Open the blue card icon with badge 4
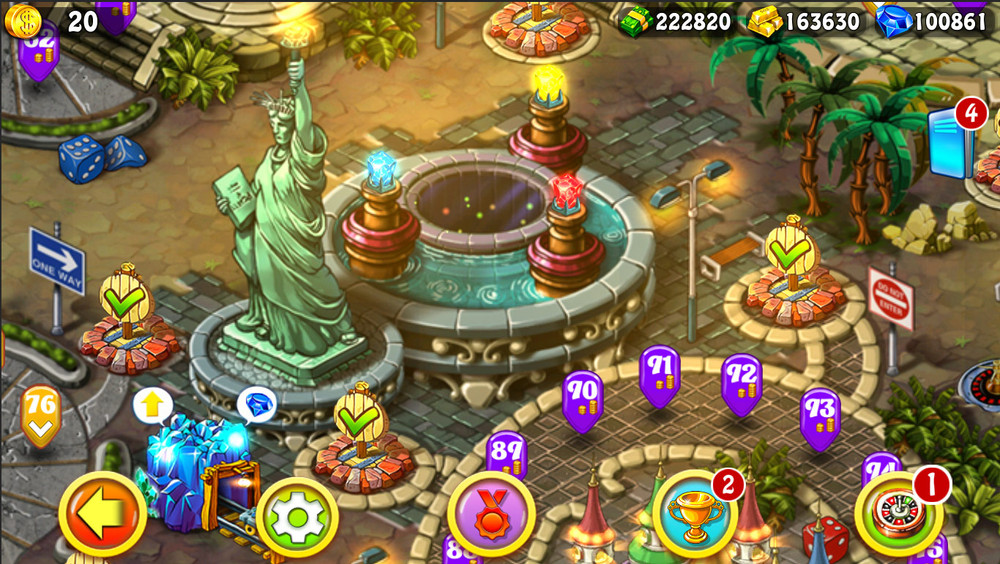1000x564 pixels. [952, 140]
